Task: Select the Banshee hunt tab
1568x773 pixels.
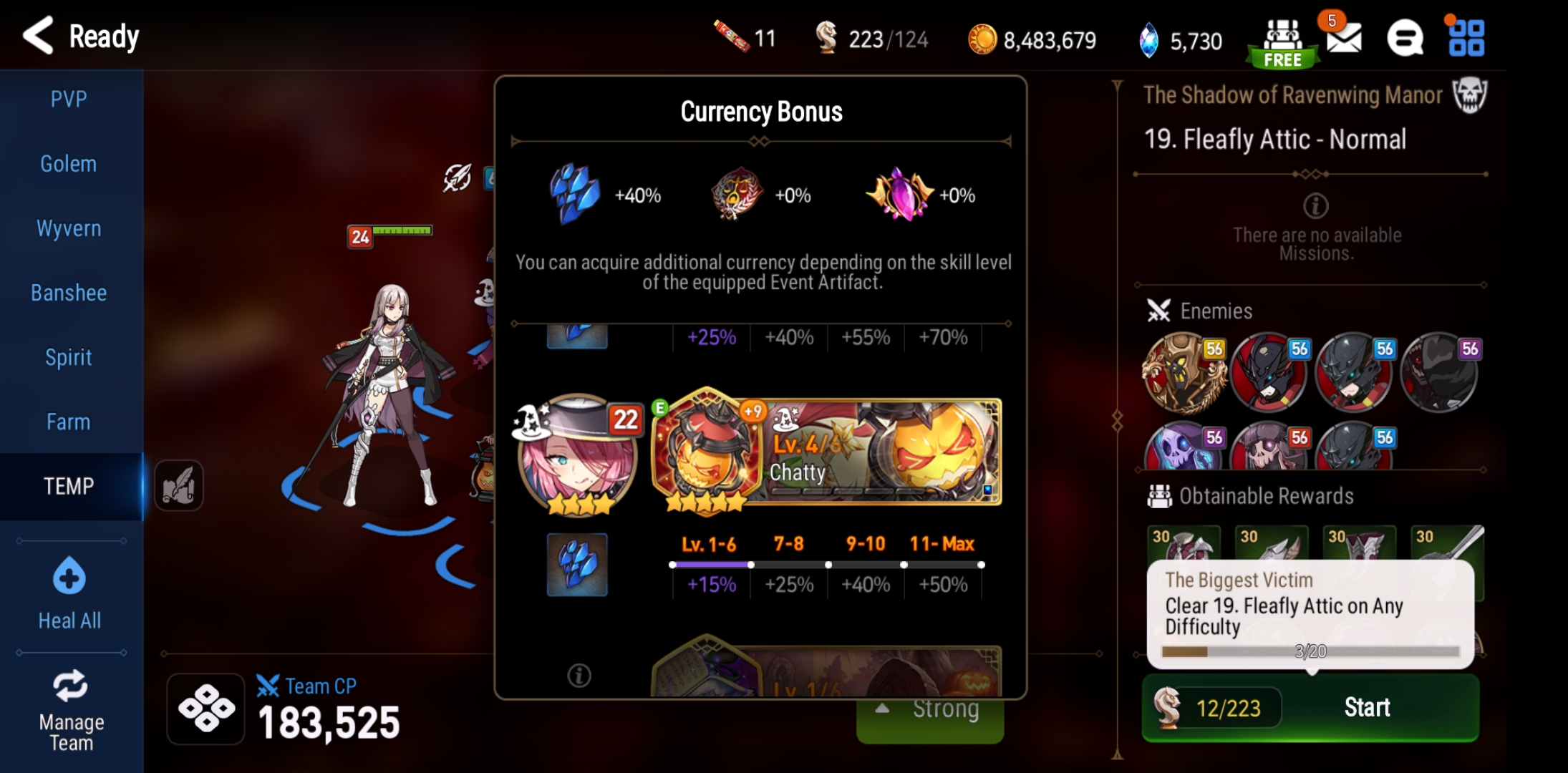Action: tap(68, 292)
